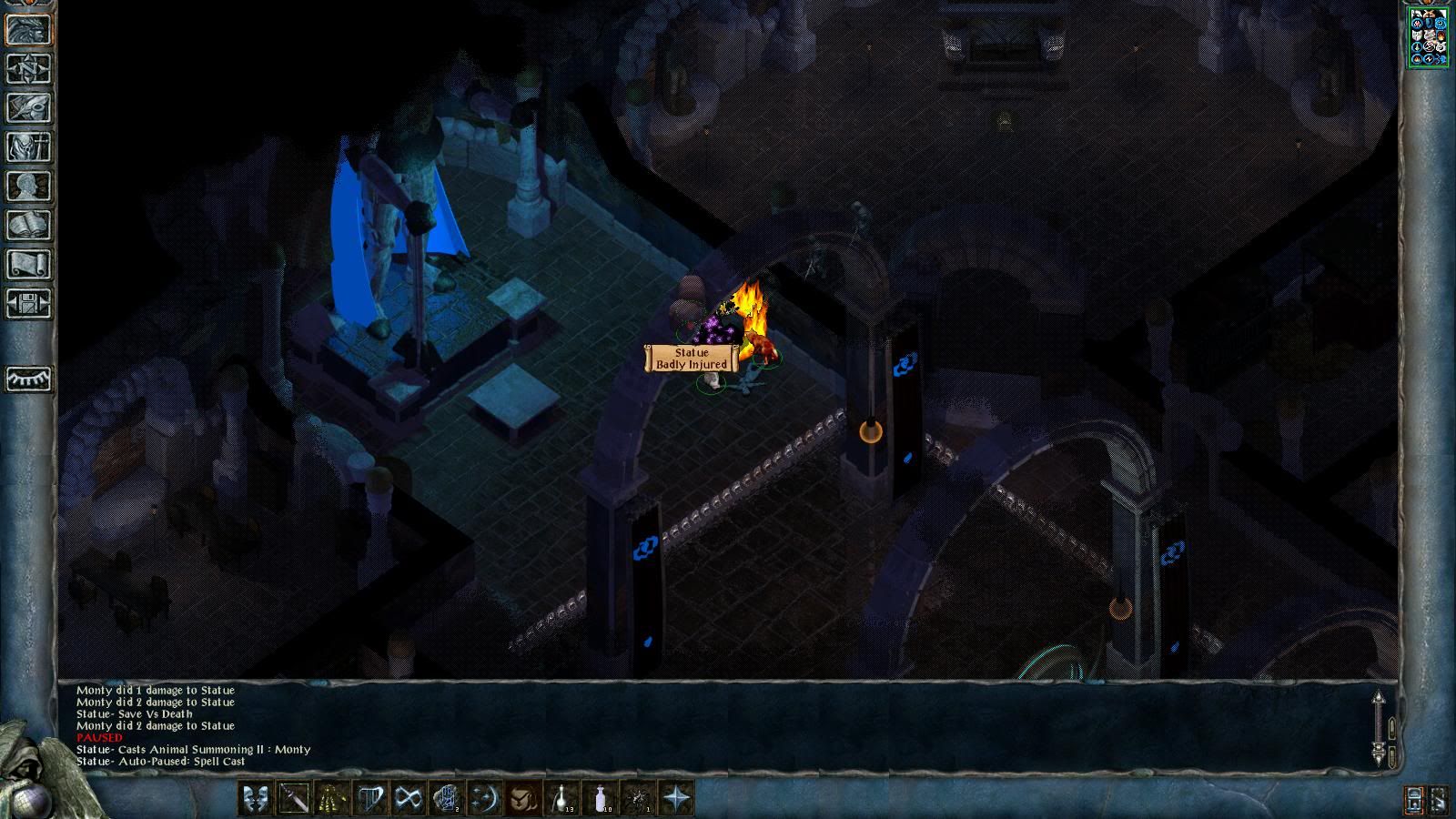Image resolution: width=1456 pixels, height=819 pixels.
Task: Open the journal quill button
Action: pos(28,107)
